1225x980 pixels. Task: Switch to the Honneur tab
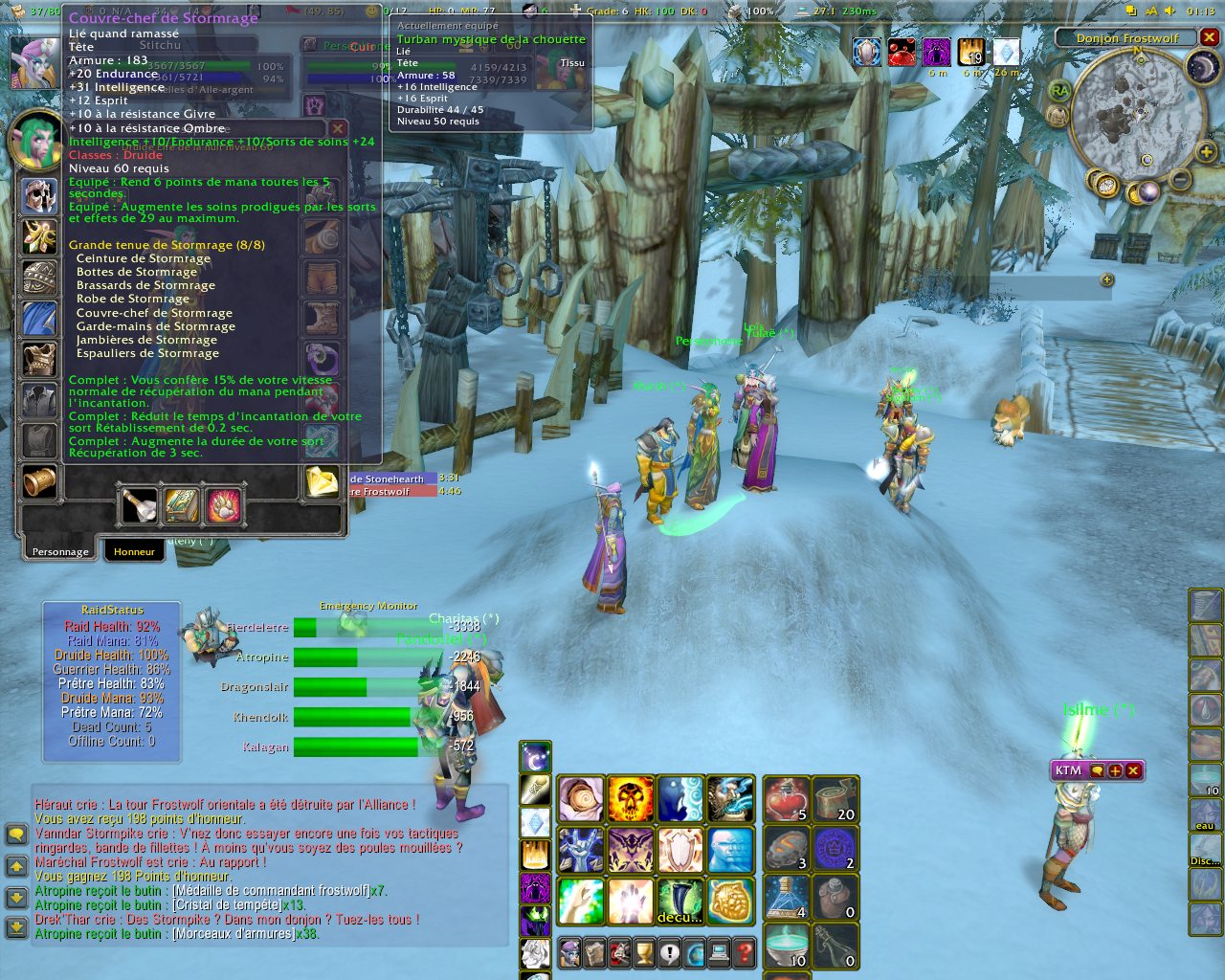[134, 551]
